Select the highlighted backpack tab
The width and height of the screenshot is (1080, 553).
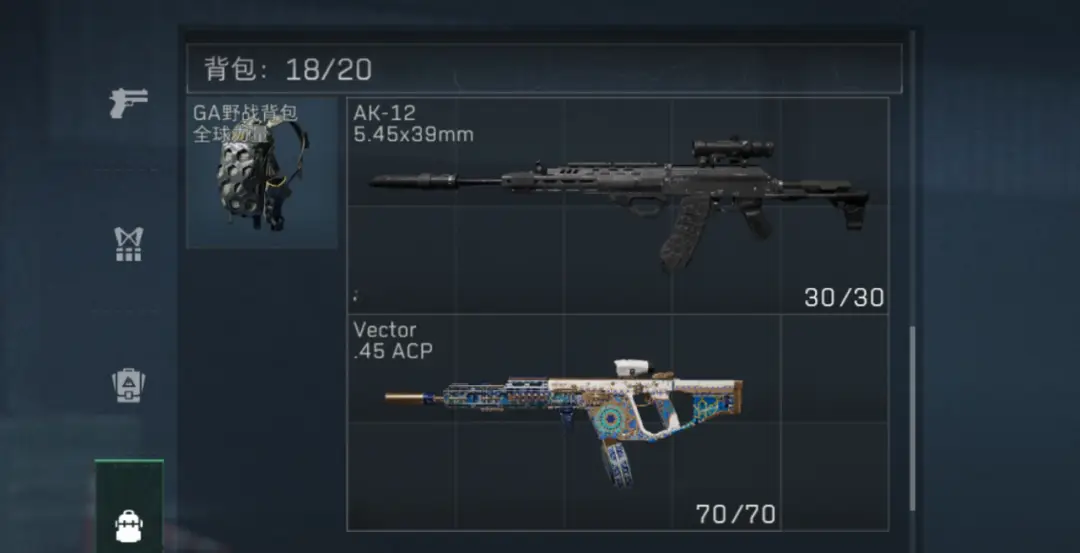click(129, 520)
